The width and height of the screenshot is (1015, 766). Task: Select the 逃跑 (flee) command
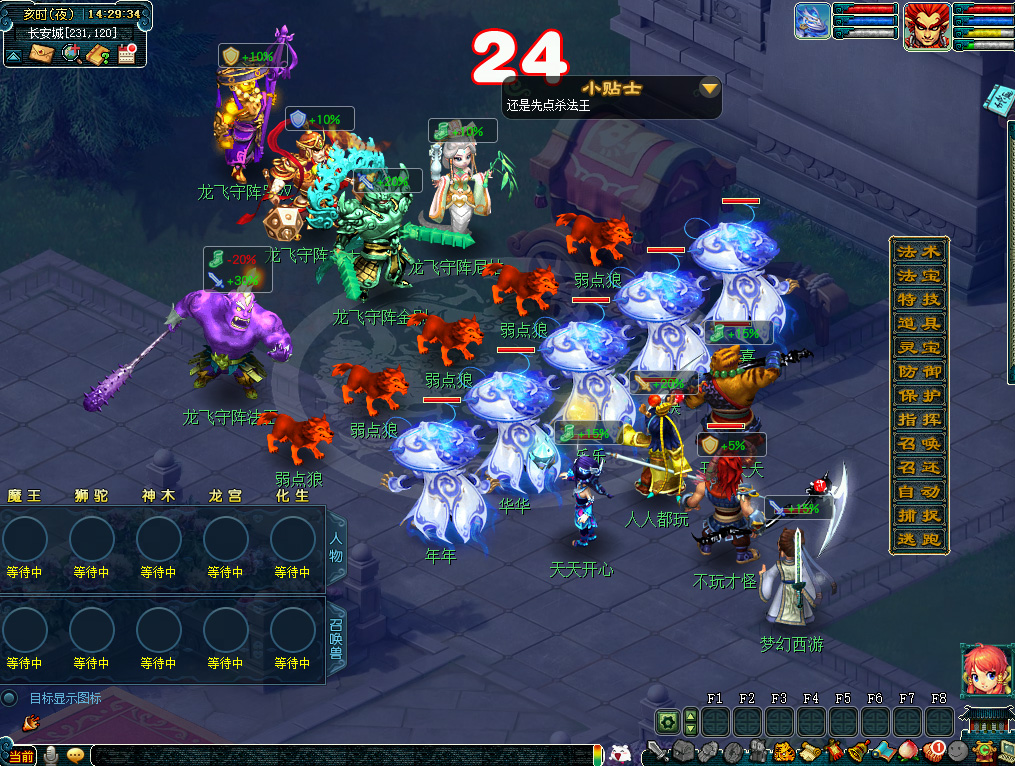click(918, 539)
